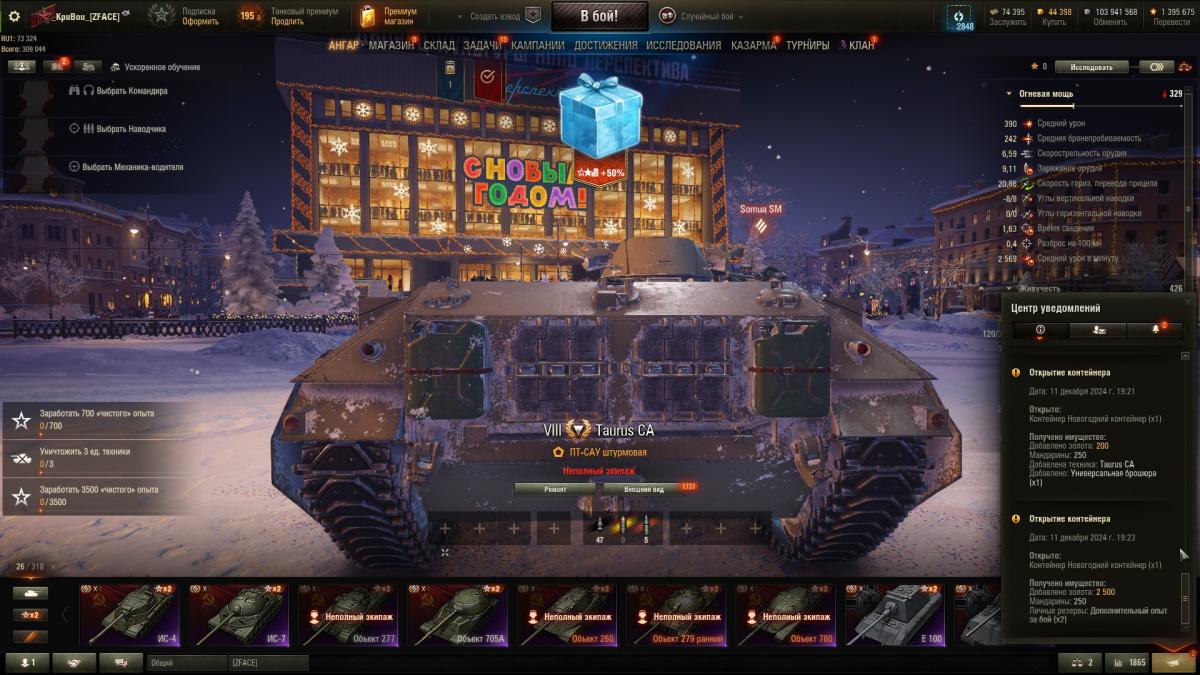Open the Премиум магазин
Viewport: 1200px width, 675px height.
389,16
